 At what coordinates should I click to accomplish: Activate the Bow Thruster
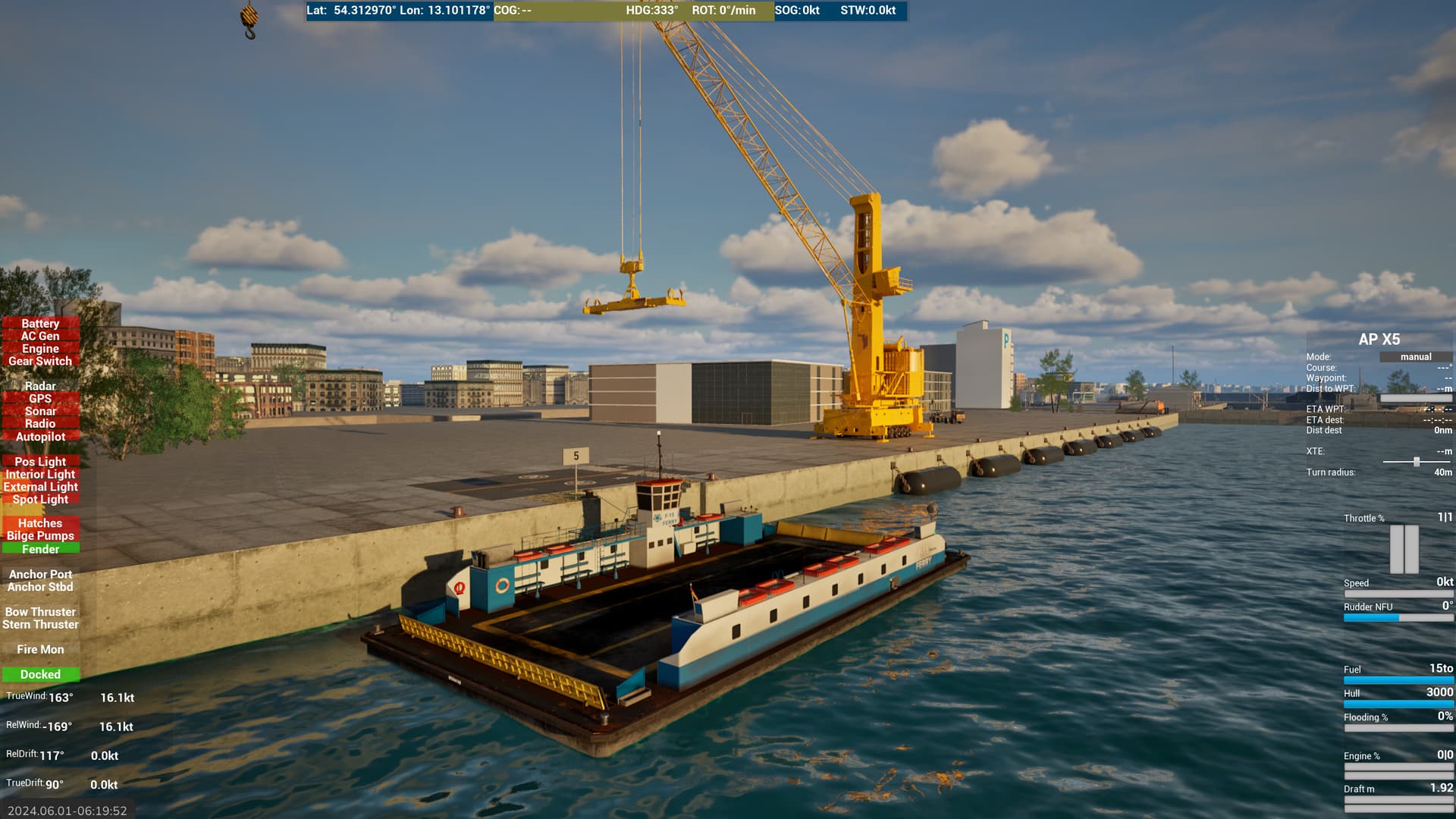(40, 612)
